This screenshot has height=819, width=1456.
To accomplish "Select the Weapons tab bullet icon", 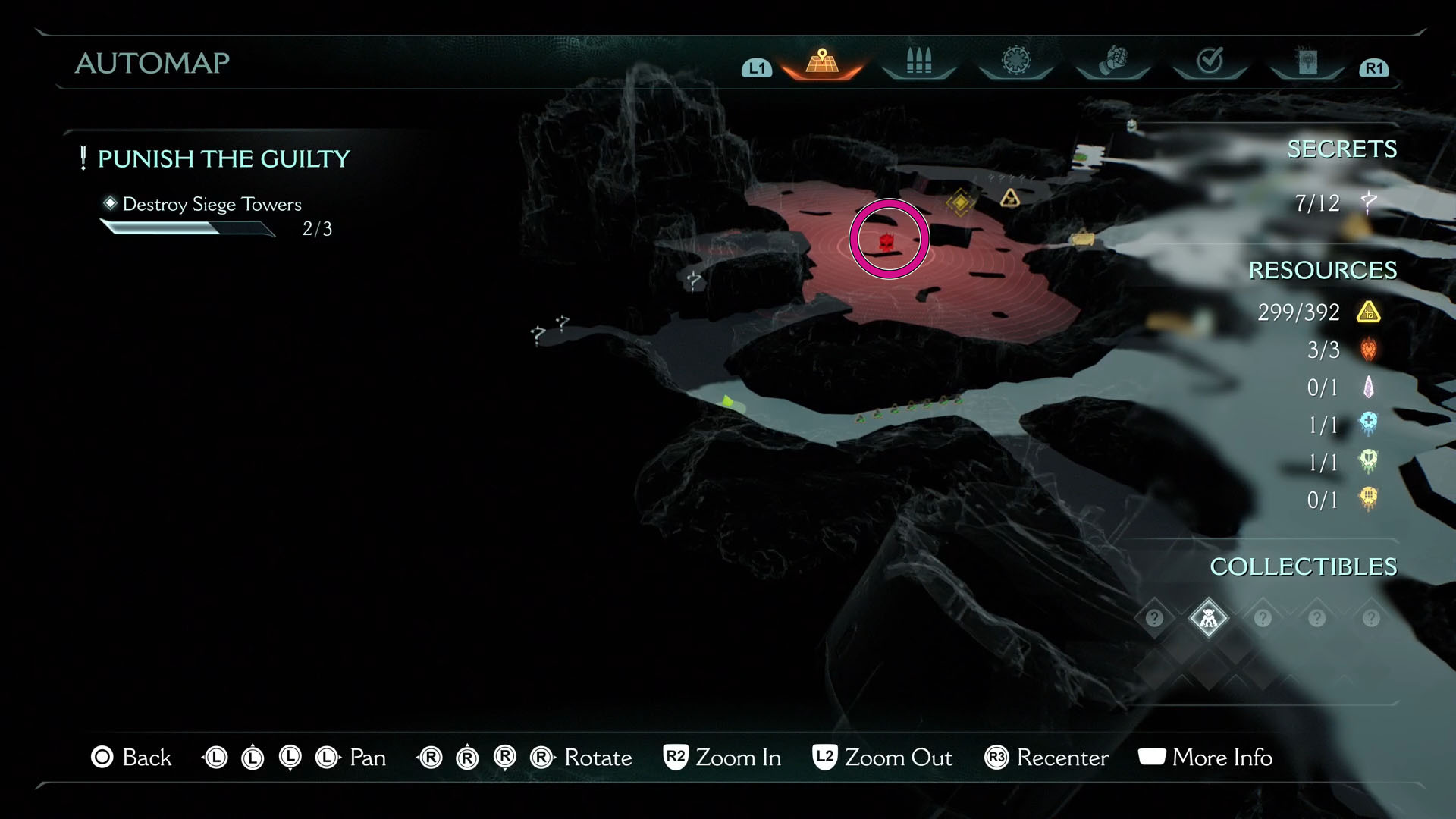I will click(x=918, y=59).
